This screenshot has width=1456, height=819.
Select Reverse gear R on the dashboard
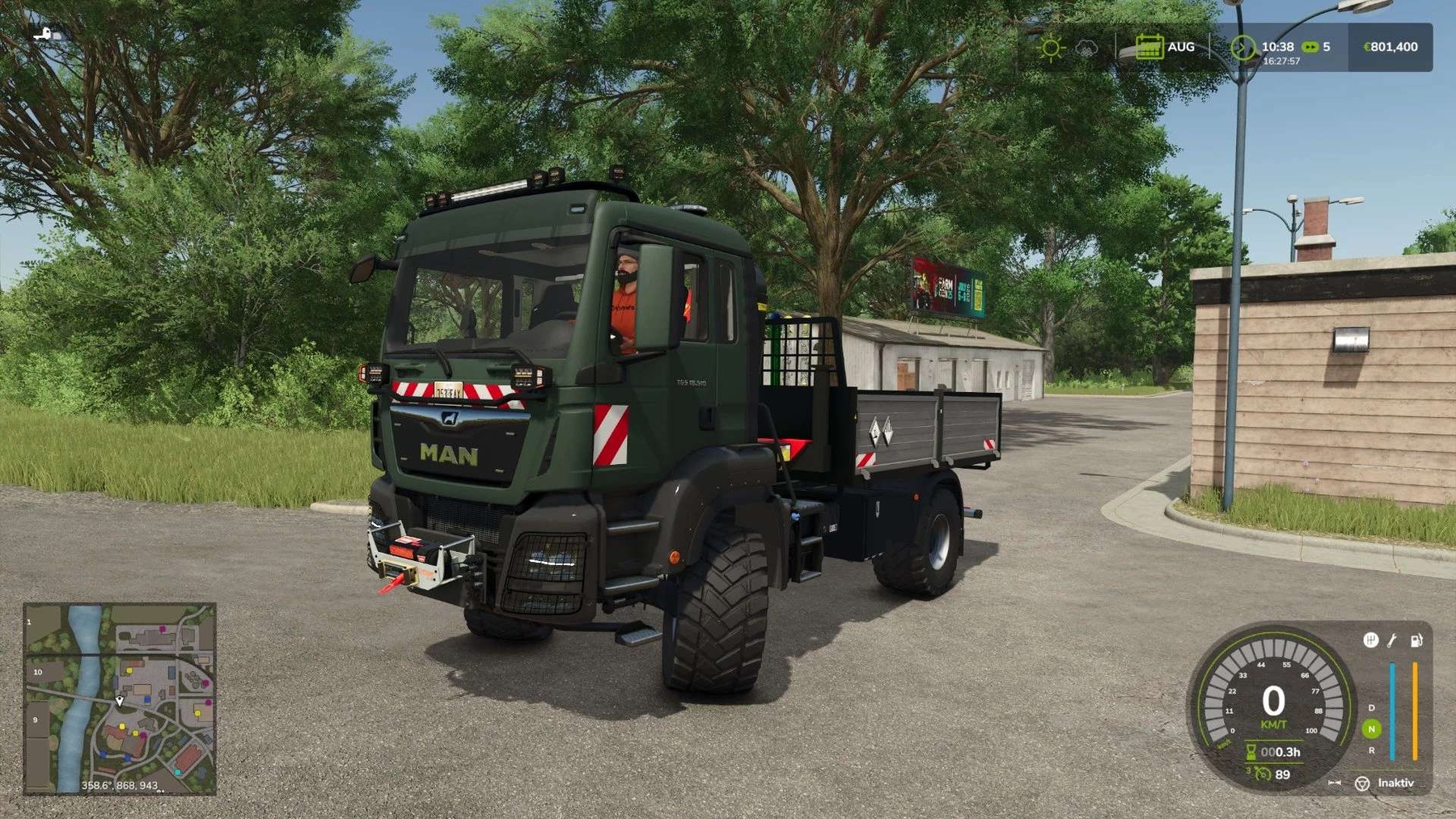click(x=1373, y=751)
